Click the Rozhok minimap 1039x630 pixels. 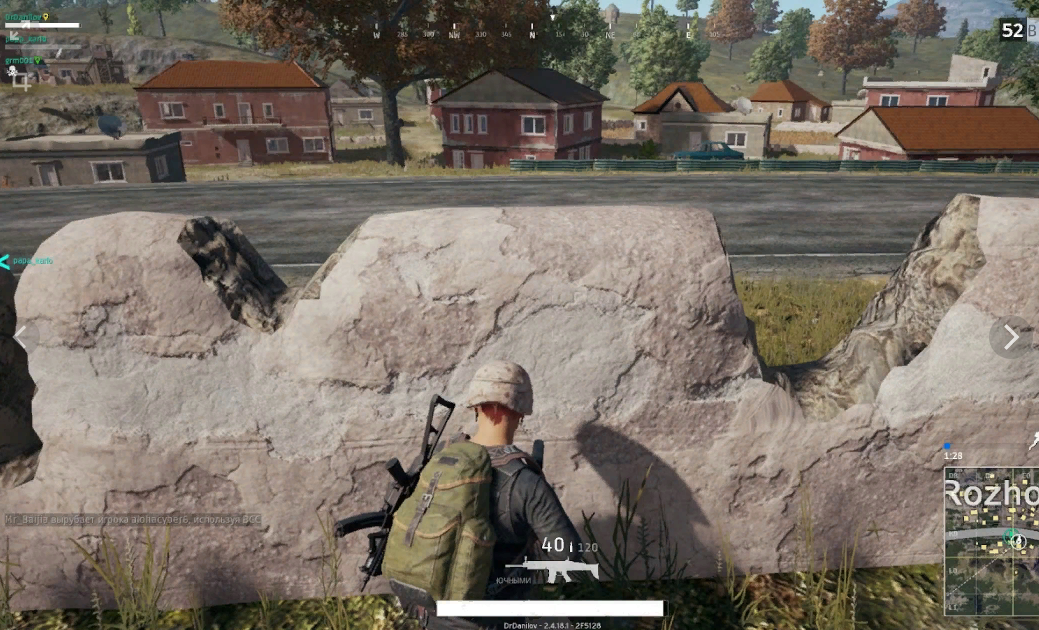(x=992, y=543)
